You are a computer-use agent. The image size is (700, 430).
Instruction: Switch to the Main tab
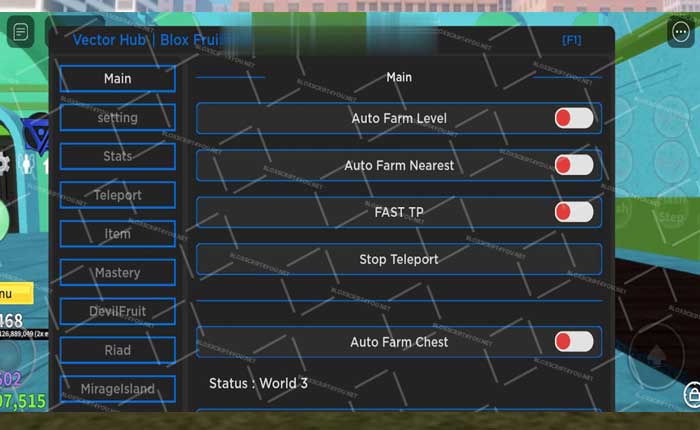117,79
